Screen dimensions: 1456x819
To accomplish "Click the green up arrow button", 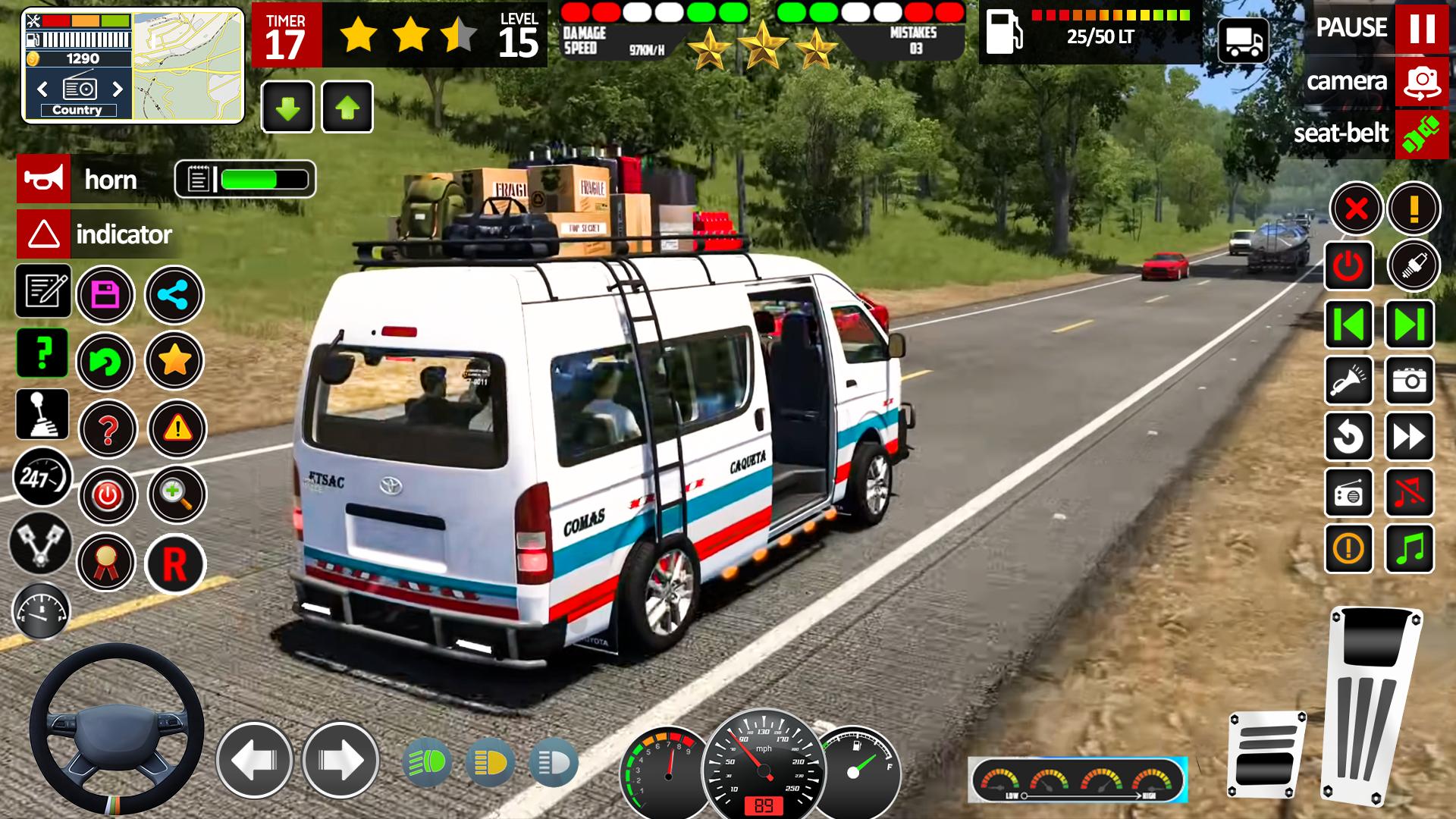I will coord(347,108).
